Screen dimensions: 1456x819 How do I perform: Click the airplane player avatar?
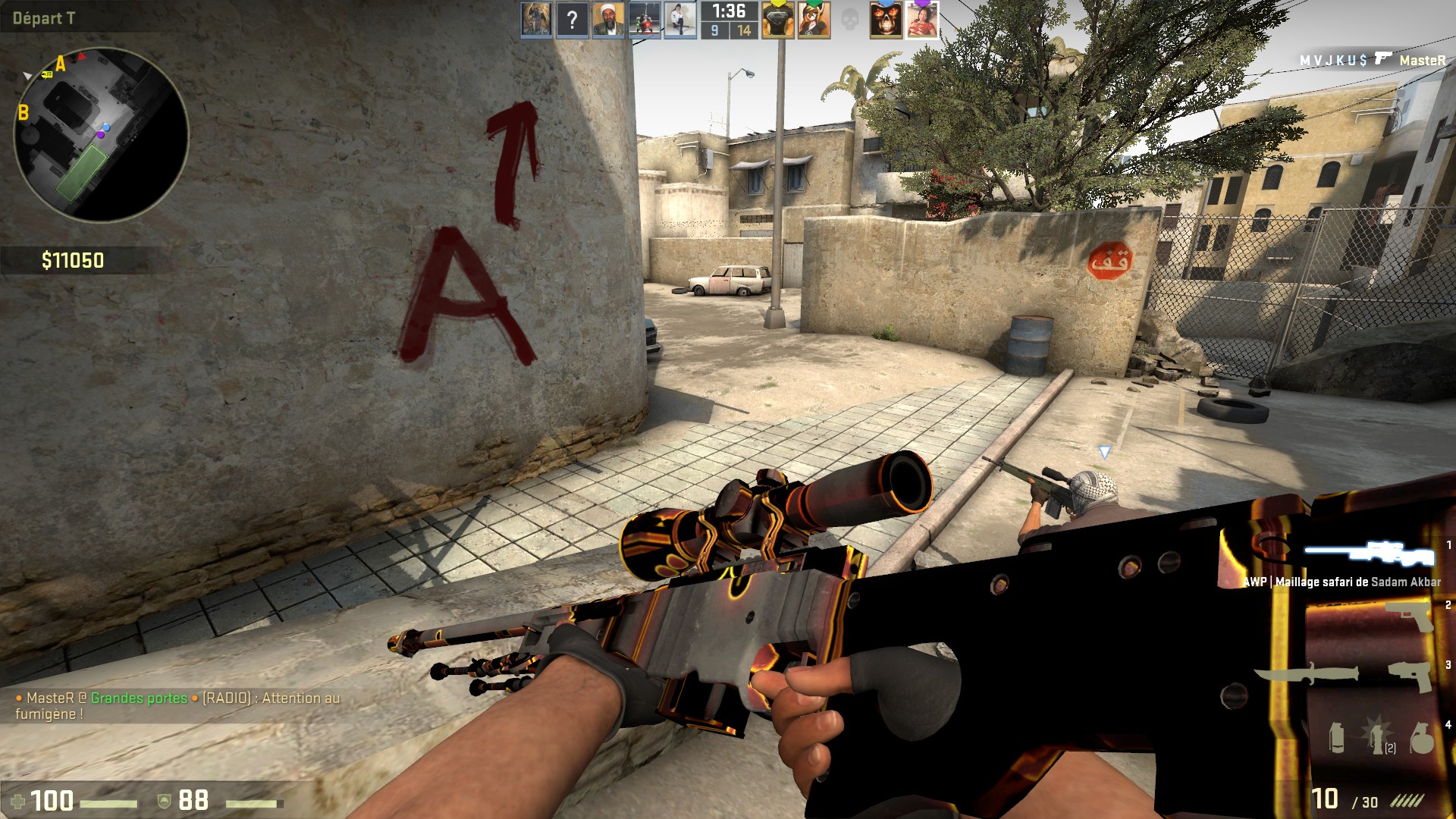point(643,20)
